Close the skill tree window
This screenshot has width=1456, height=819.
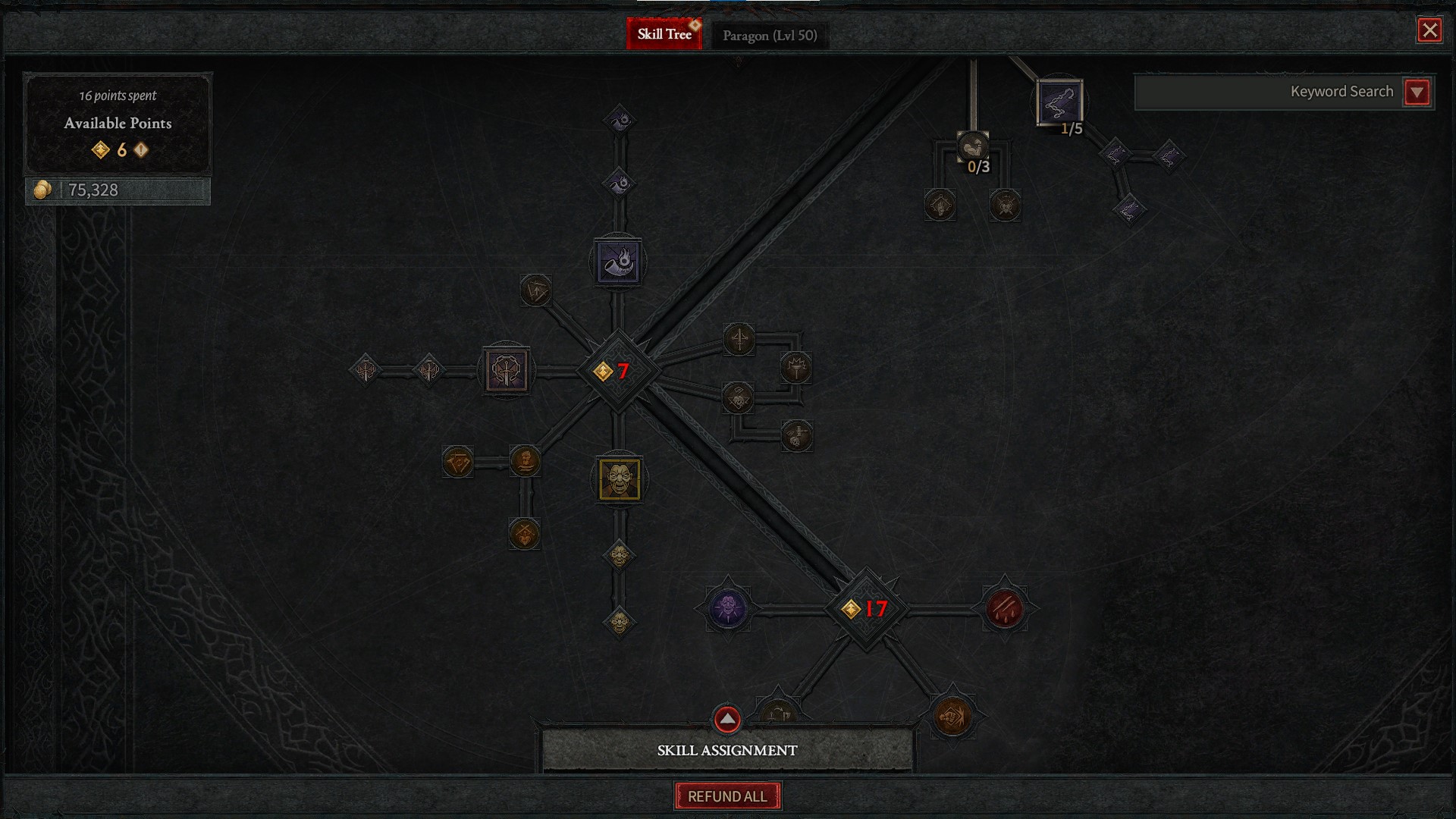pos(1429,30)
